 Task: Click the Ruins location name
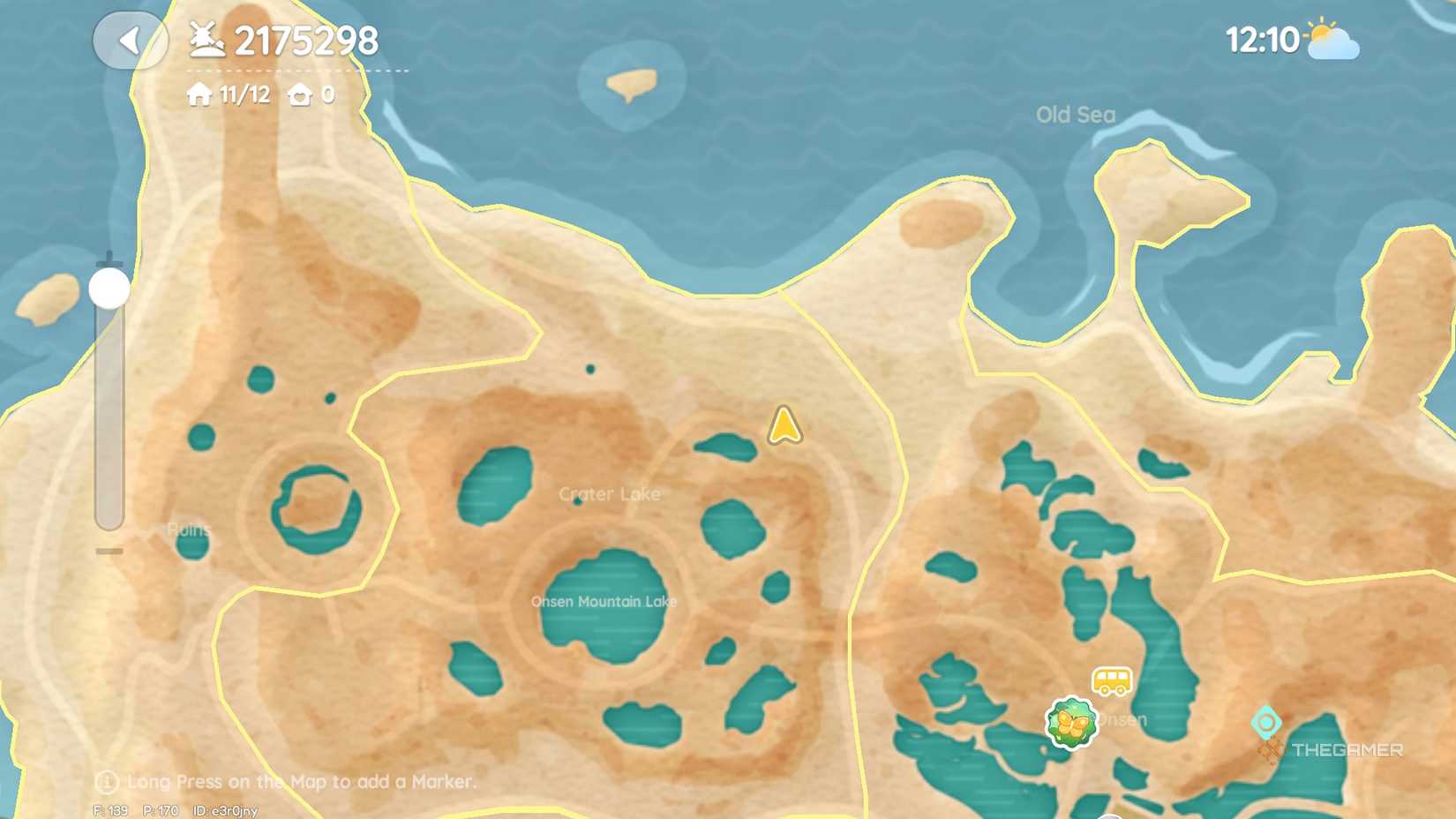(x=188, y=530)
